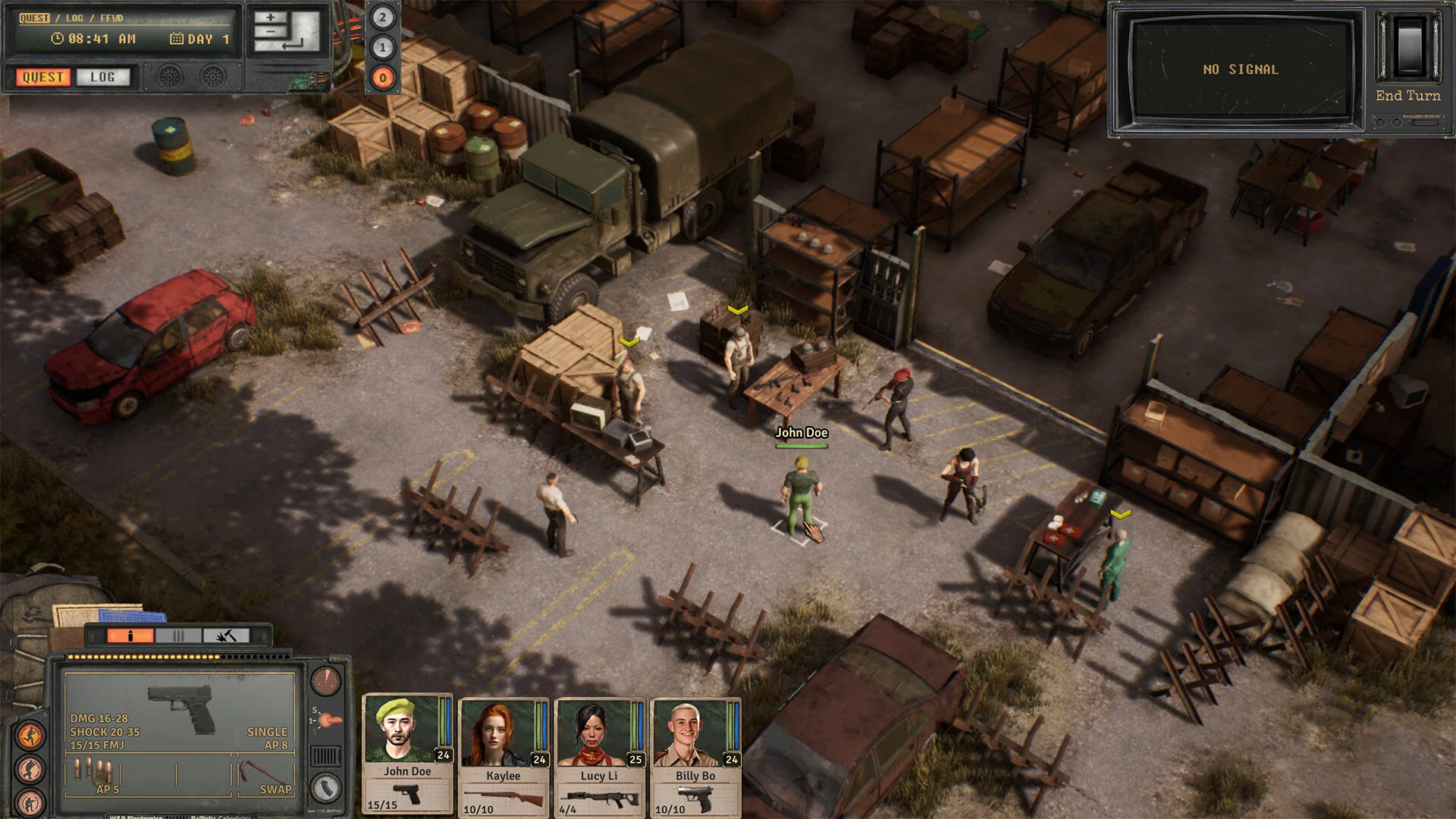This screenshot has width=1456, height=819.
Task: Select Kaylee's portrait card
Action: [504, 755]
